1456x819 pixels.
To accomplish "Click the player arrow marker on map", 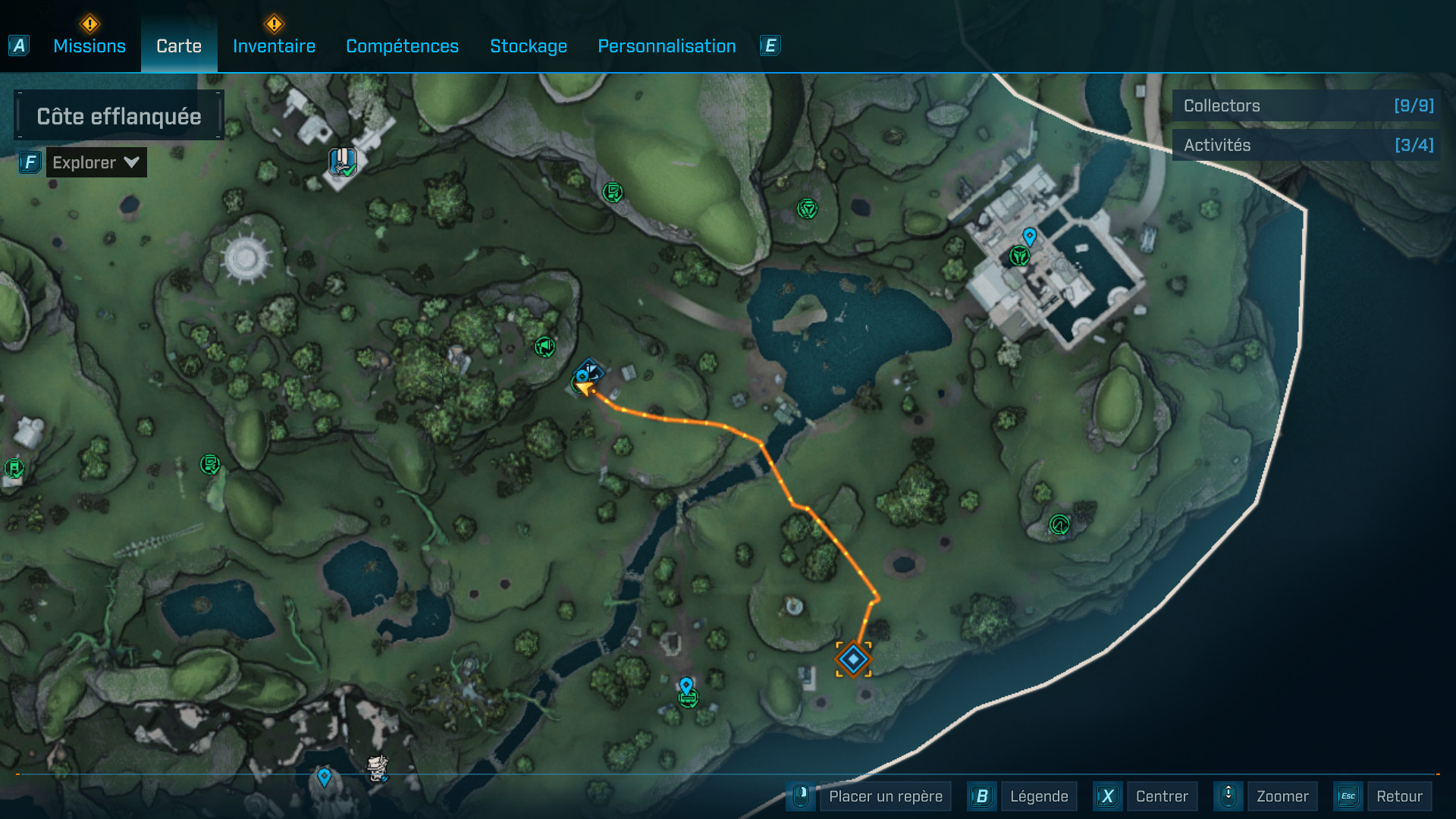I will [584, 388].
